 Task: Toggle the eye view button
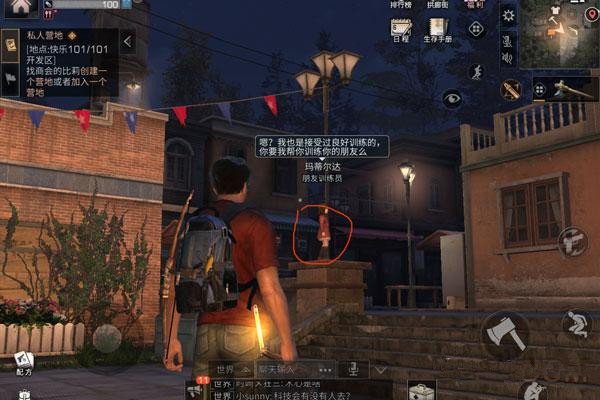453,98
